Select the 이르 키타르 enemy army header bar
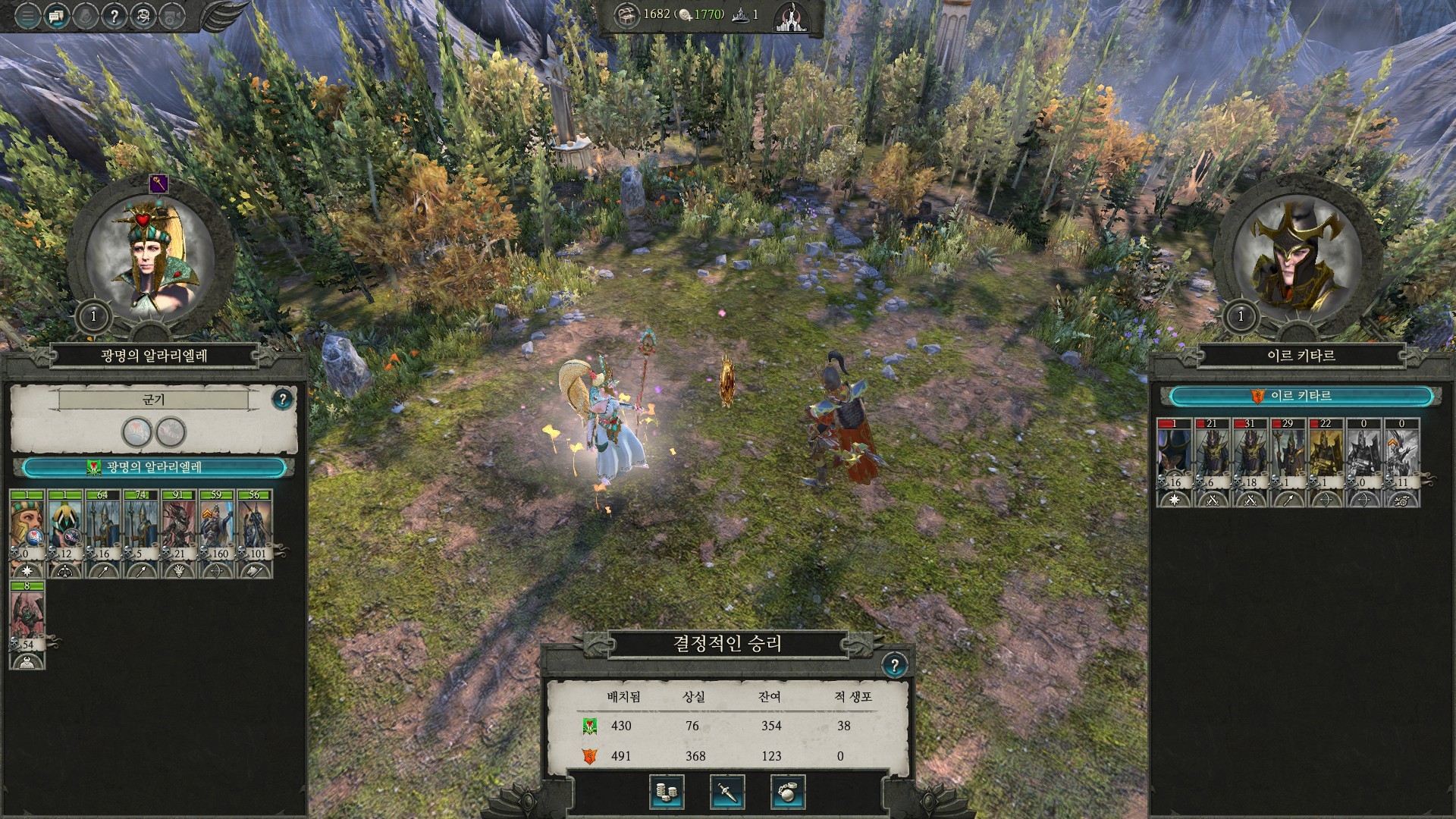 tap(1301, 396)
